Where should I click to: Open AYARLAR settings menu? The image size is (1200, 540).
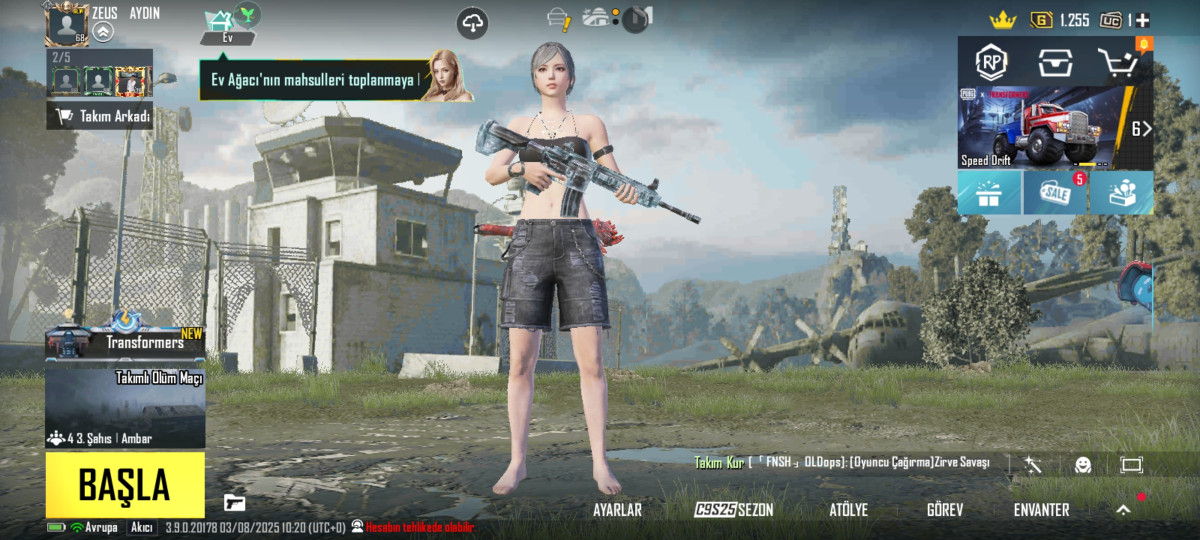click(617, 510)
